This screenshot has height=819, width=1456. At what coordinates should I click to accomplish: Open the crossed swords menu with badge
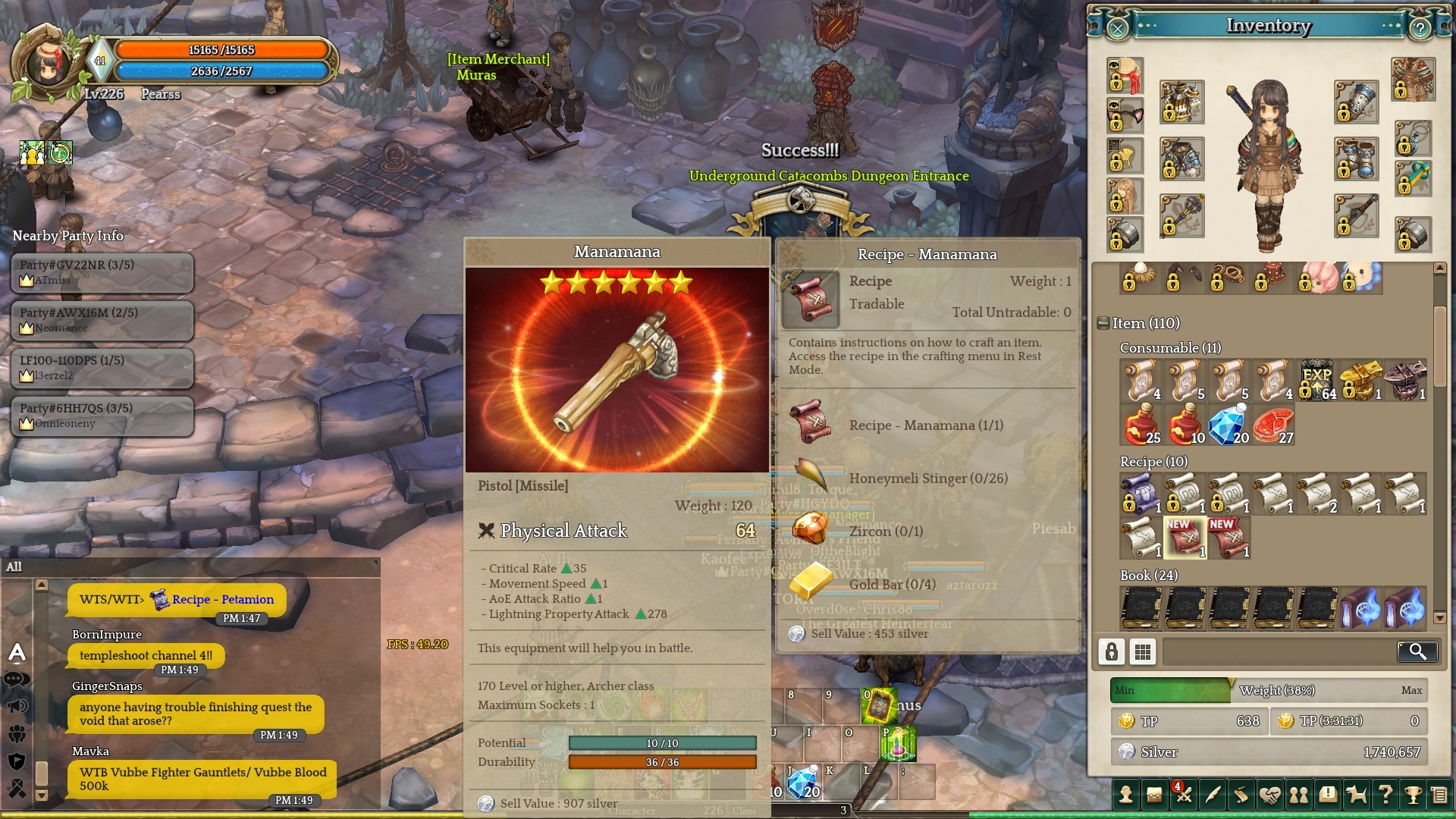tap(1183, 794)
